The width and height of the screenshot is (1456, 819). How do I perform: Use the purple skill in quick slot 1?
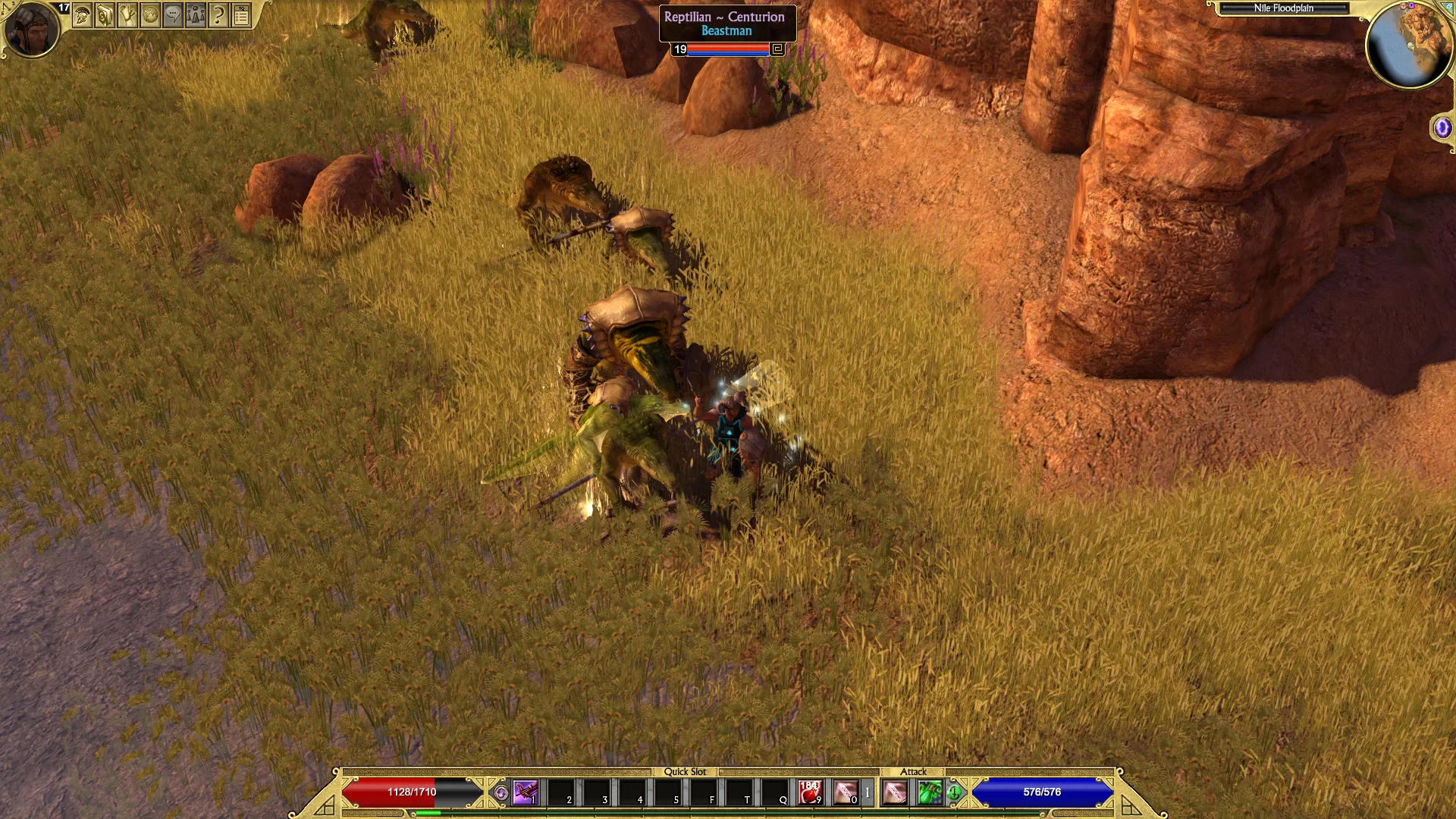(525, 792)
